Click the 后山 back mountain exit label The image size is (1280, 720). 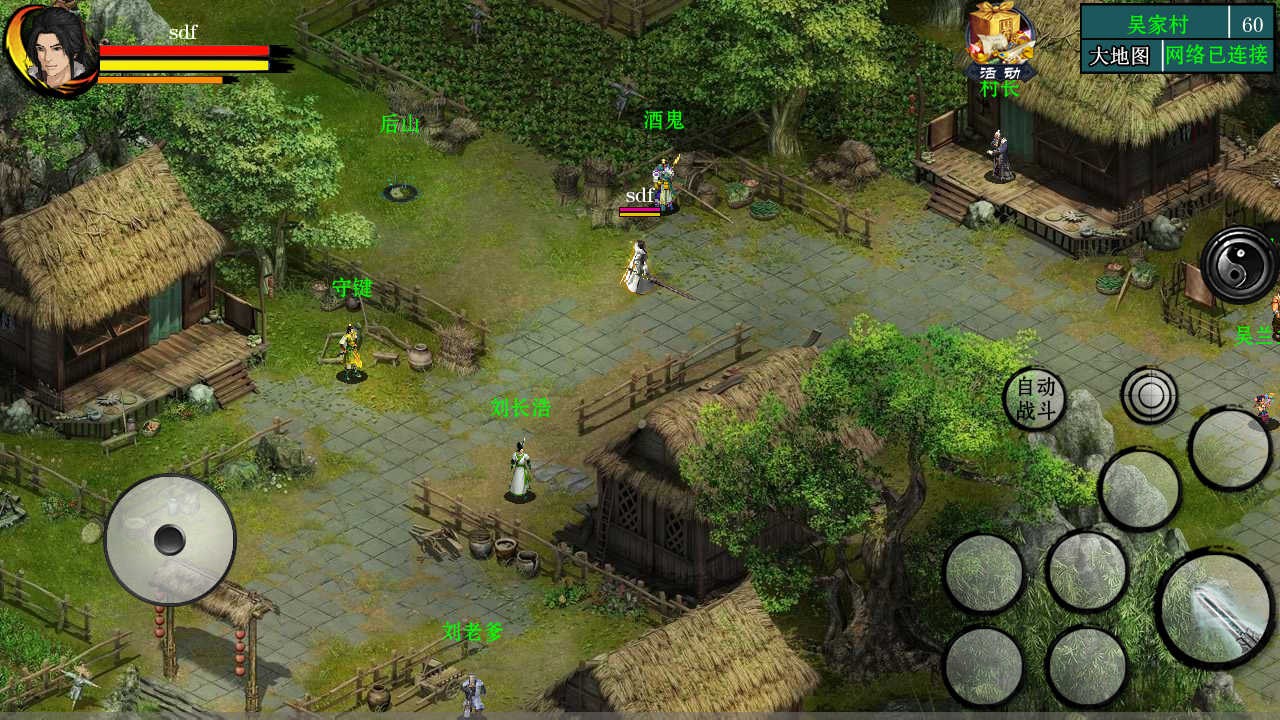pyautogui.click(x=399, y=124)
